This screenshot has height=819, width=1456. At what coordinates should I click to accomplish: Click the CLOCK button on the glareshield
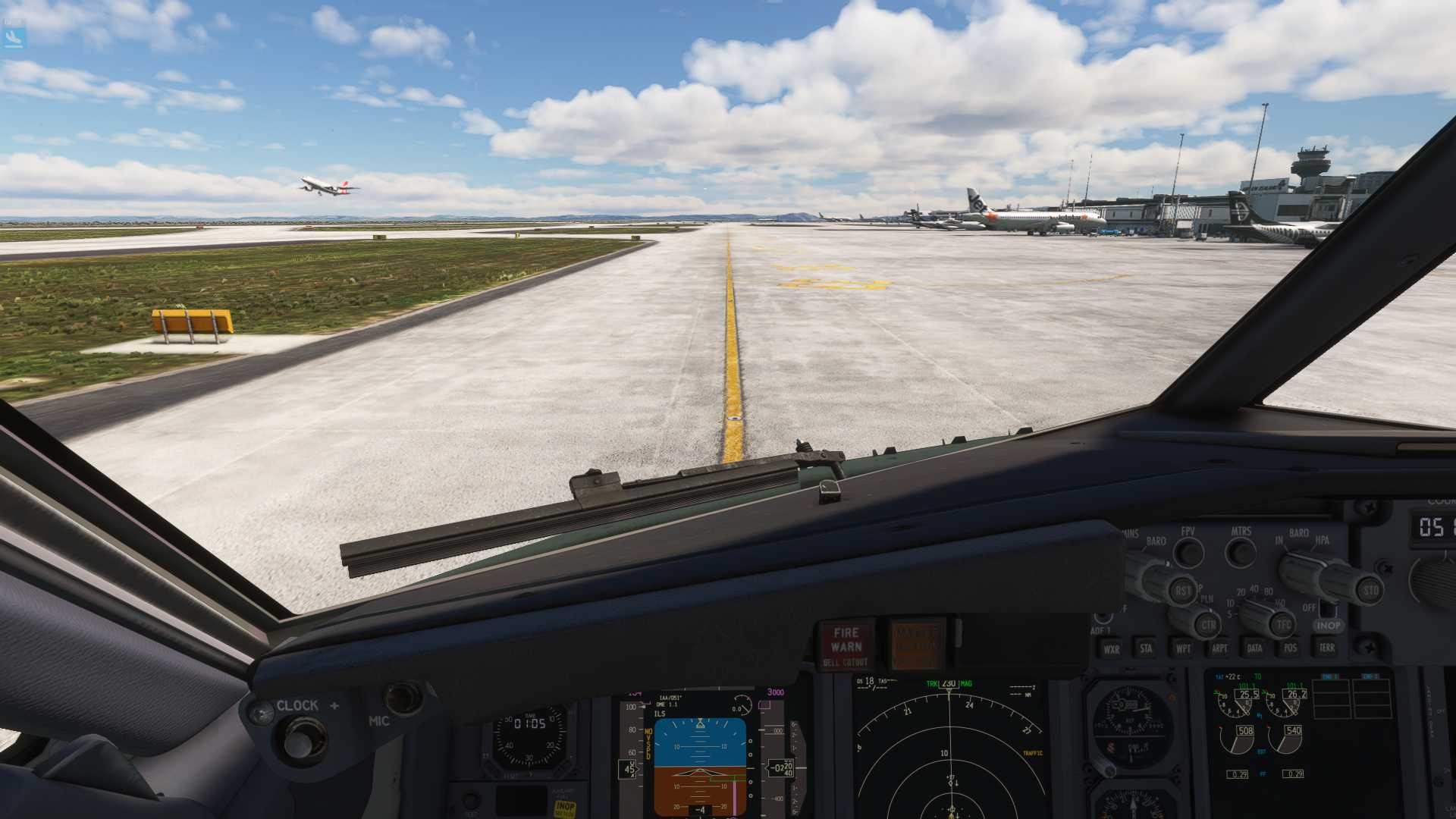pos(303,739)
